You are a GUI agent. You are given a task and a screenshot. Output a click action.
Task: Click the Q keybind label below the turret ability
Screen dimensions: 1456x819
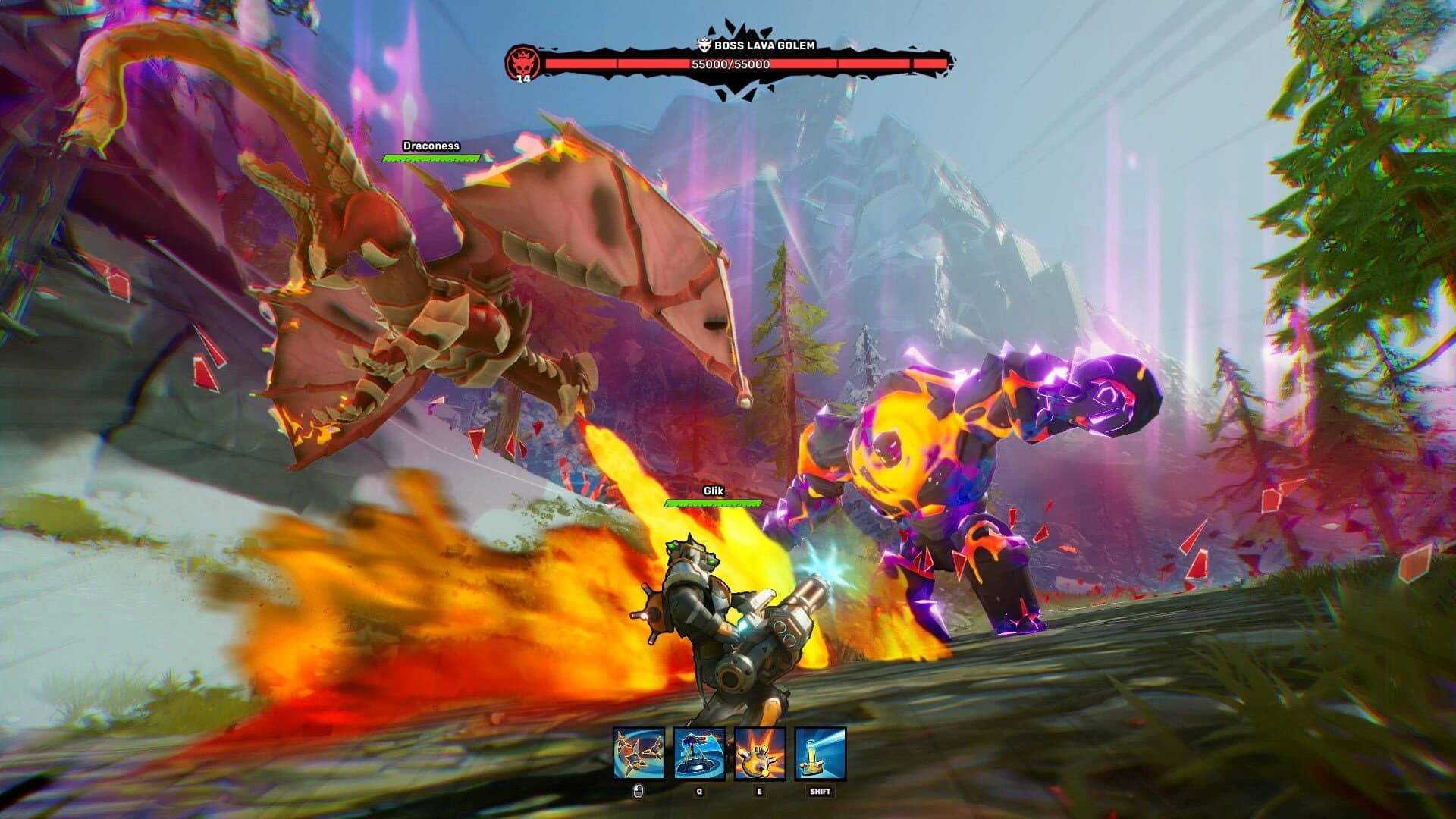tap(698, 793)
